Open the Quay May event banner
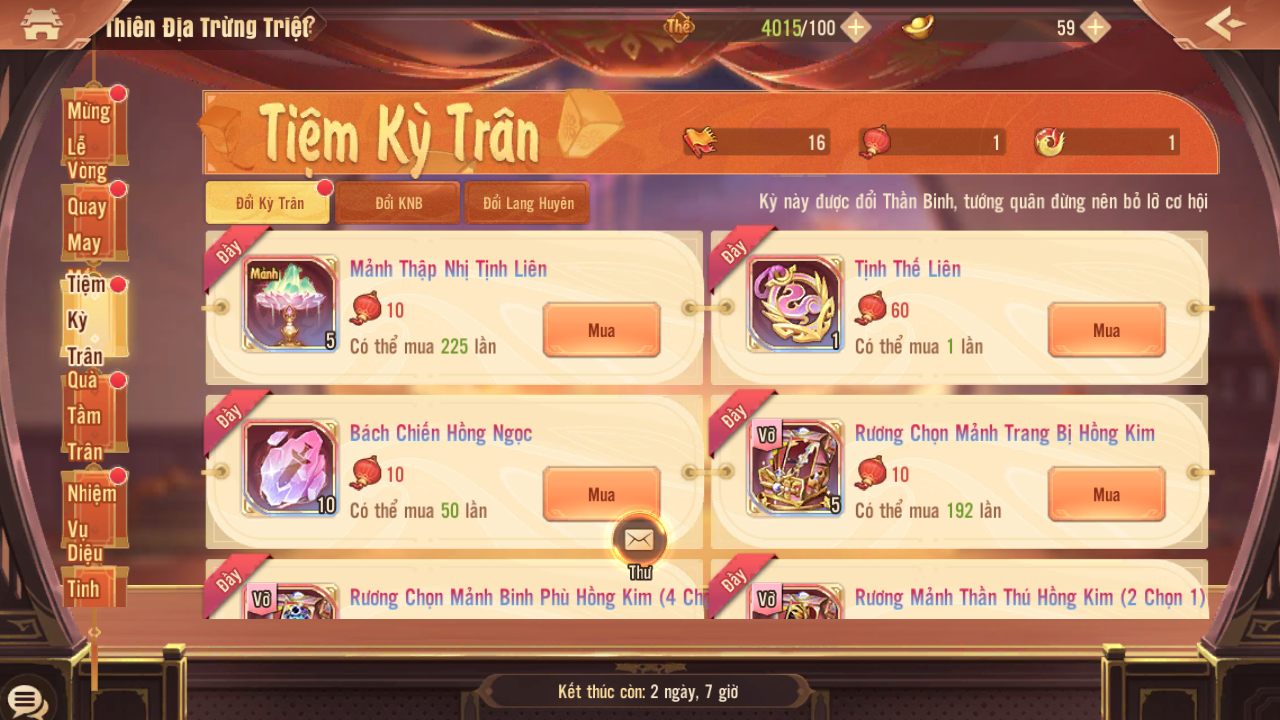 pos(92,224)
